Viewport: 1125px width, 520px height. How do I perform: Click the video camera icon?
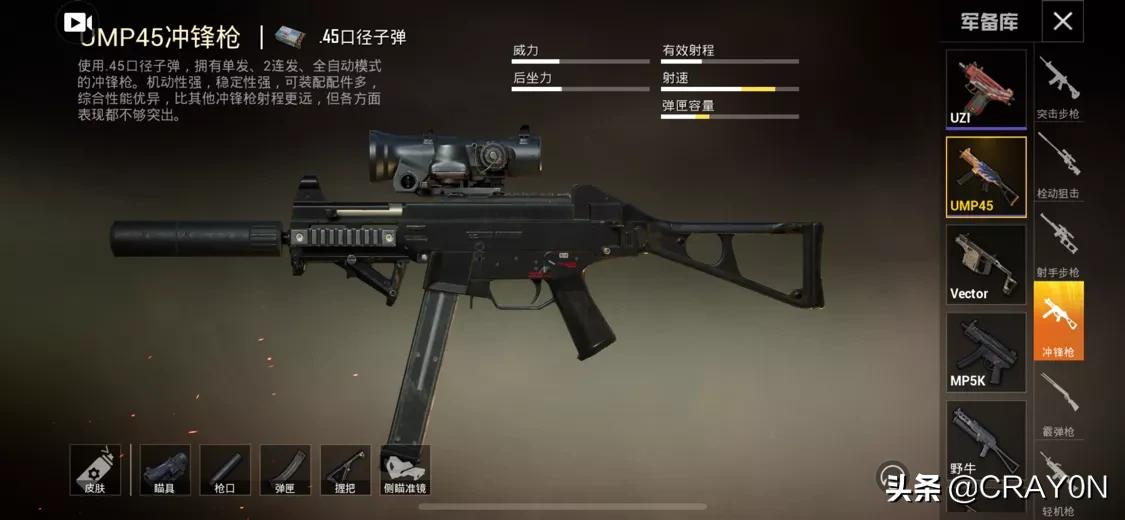click(79, 22)
